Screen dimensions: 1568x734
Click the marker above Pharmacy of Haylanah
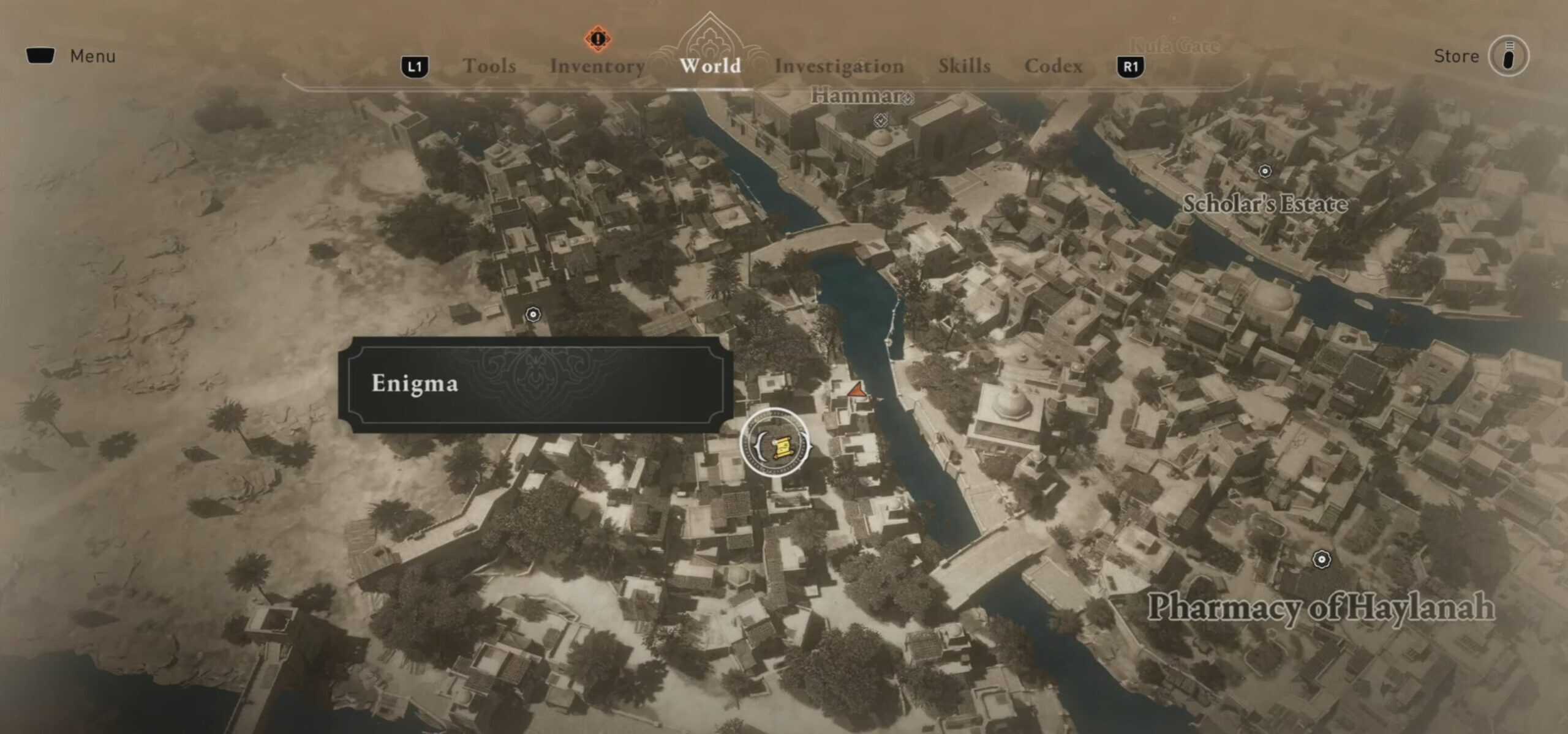pos(1322,559)
